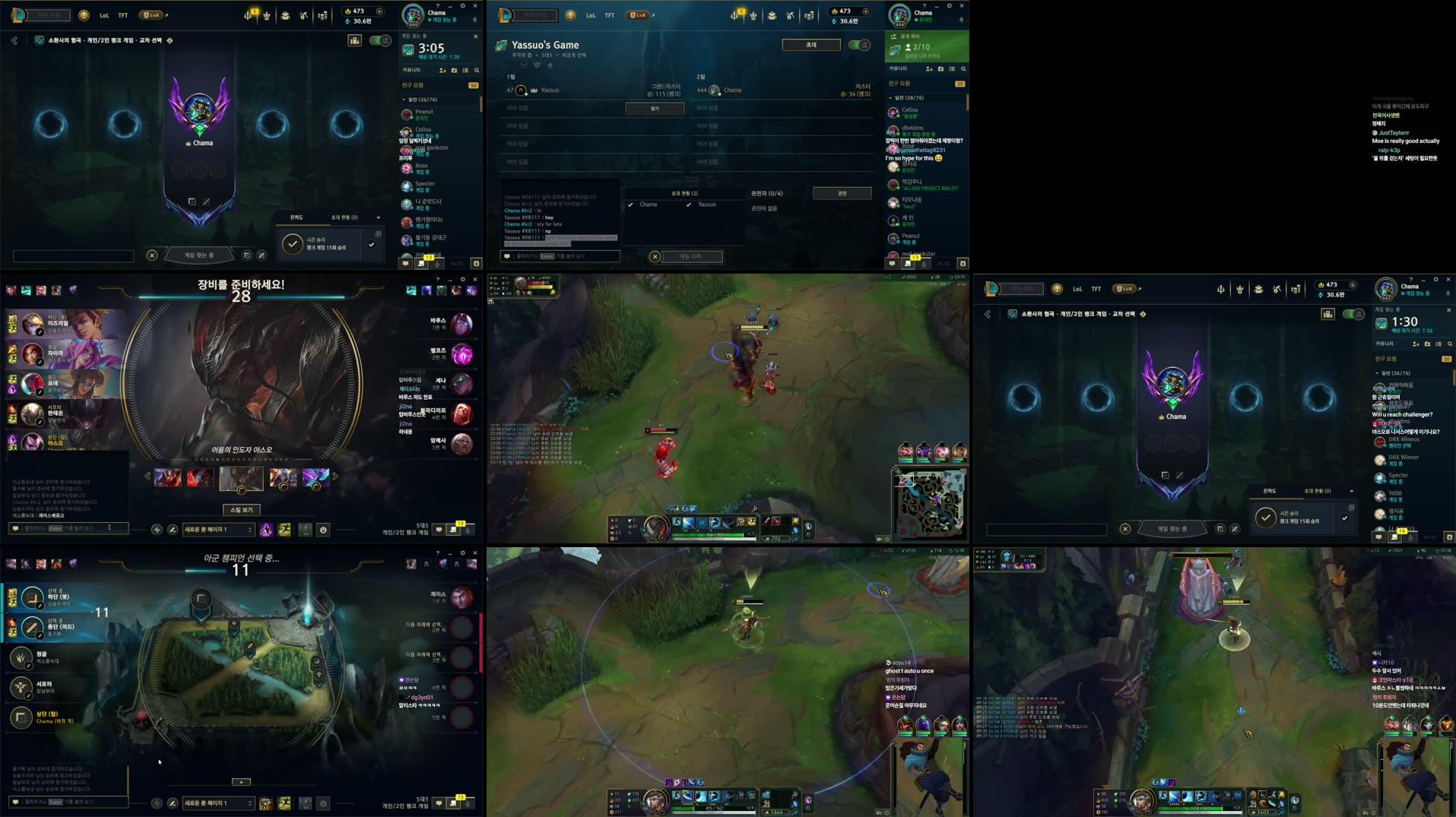Expand the 초대 현황 (0) dropdown in matchmaking panel
Image resolution: width=1456 pixels, height=817 pixels.
378,217
